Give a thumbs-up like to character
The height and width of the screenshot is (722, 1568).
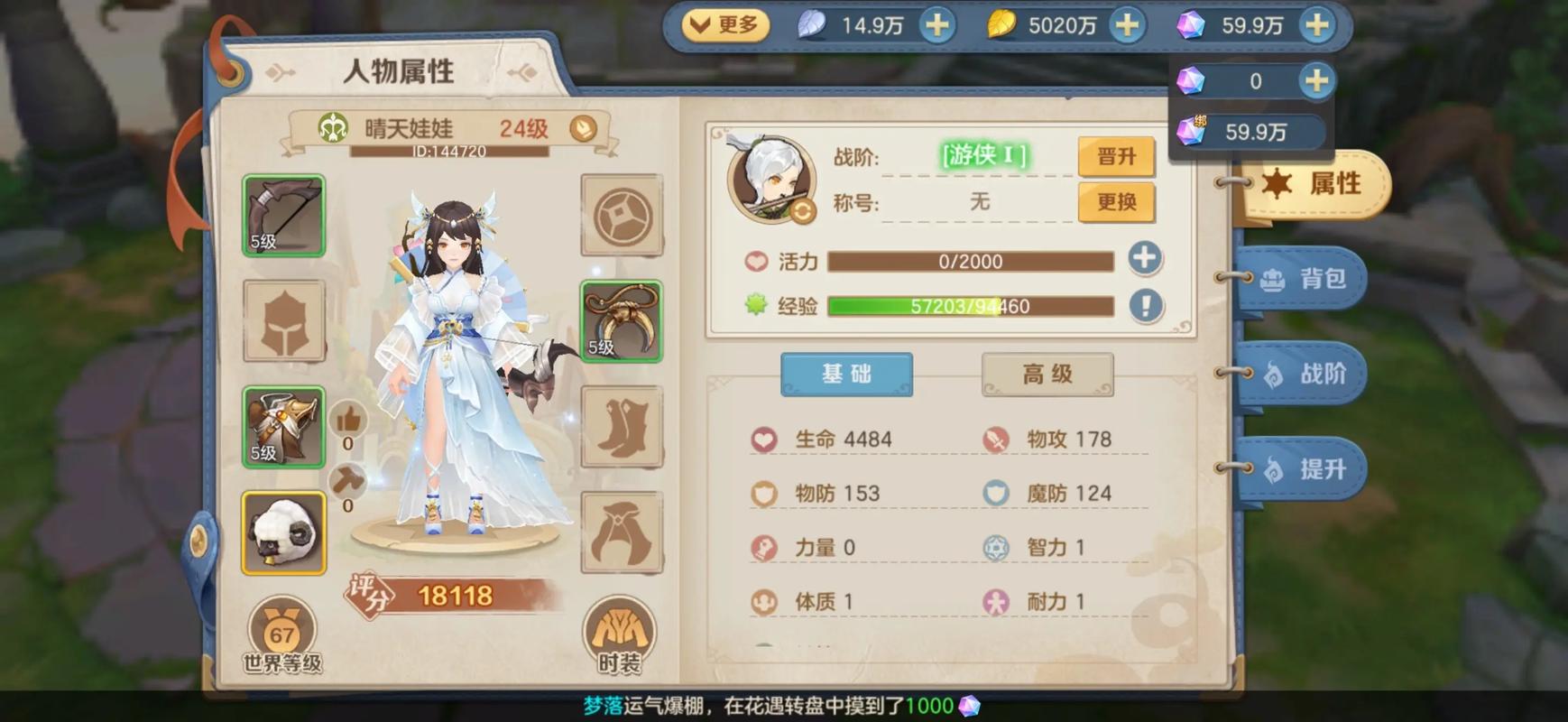click(x=348, y=421)
